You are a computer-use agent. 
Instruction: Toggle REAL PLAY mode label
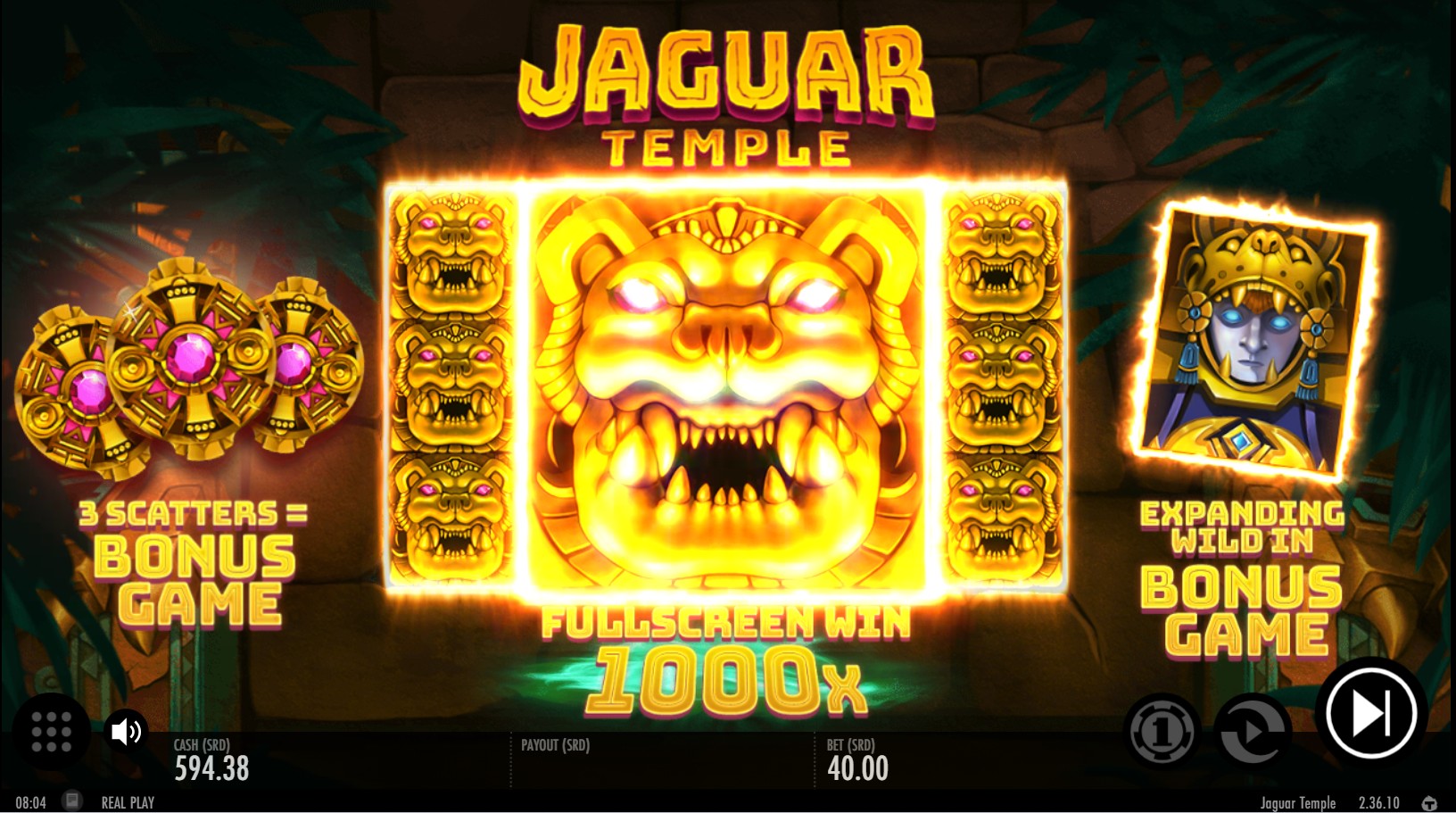click(x=127, y=801)
